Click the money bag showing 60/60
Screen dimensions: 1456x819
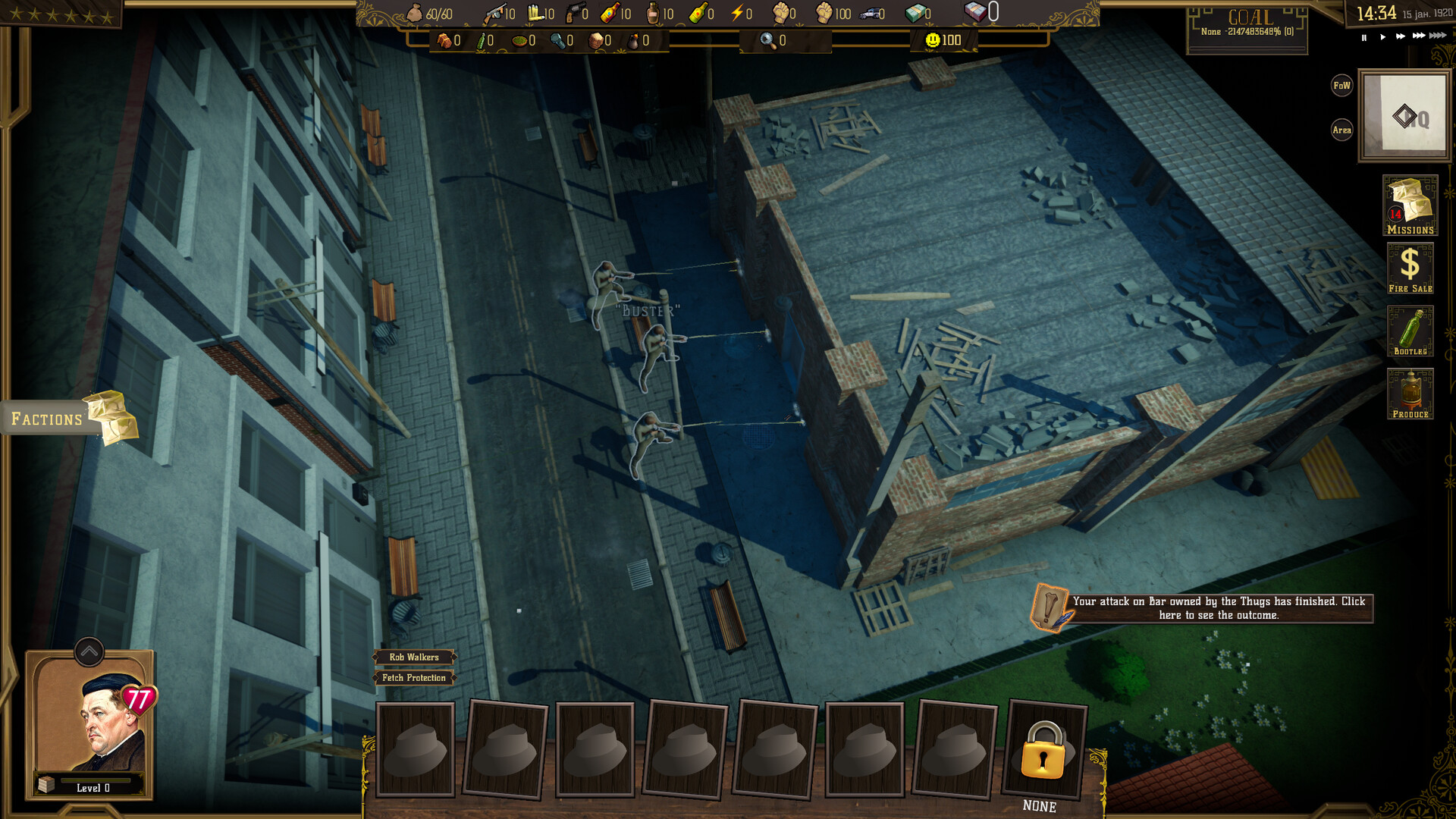coord(414,12)
